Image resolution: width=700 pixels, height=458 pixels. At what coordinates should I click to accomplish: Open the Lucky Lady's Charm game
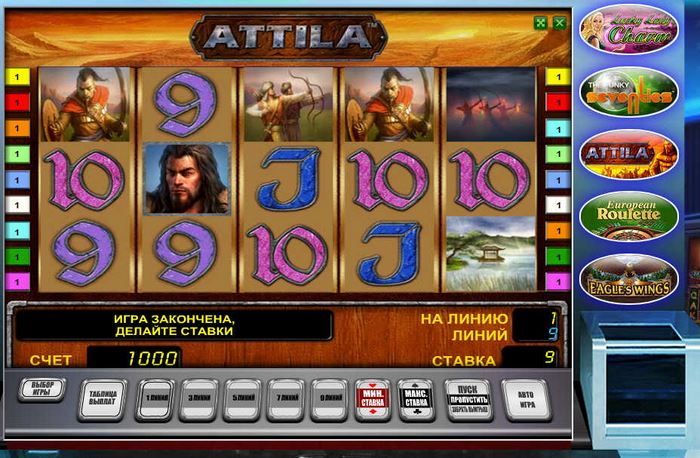pos(630,31)
